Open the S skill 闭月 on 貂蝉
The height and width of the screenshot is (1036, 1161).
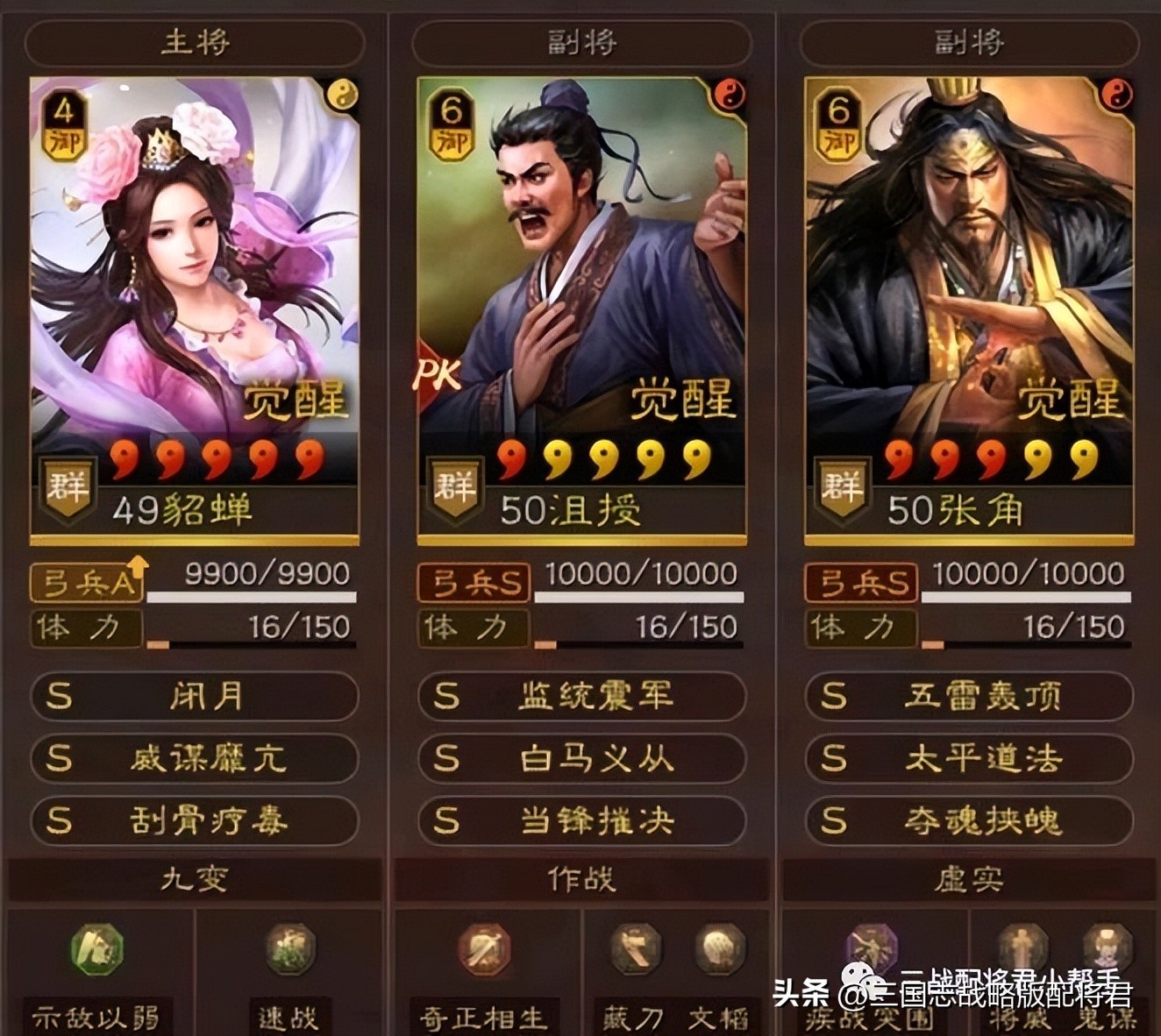192,697
